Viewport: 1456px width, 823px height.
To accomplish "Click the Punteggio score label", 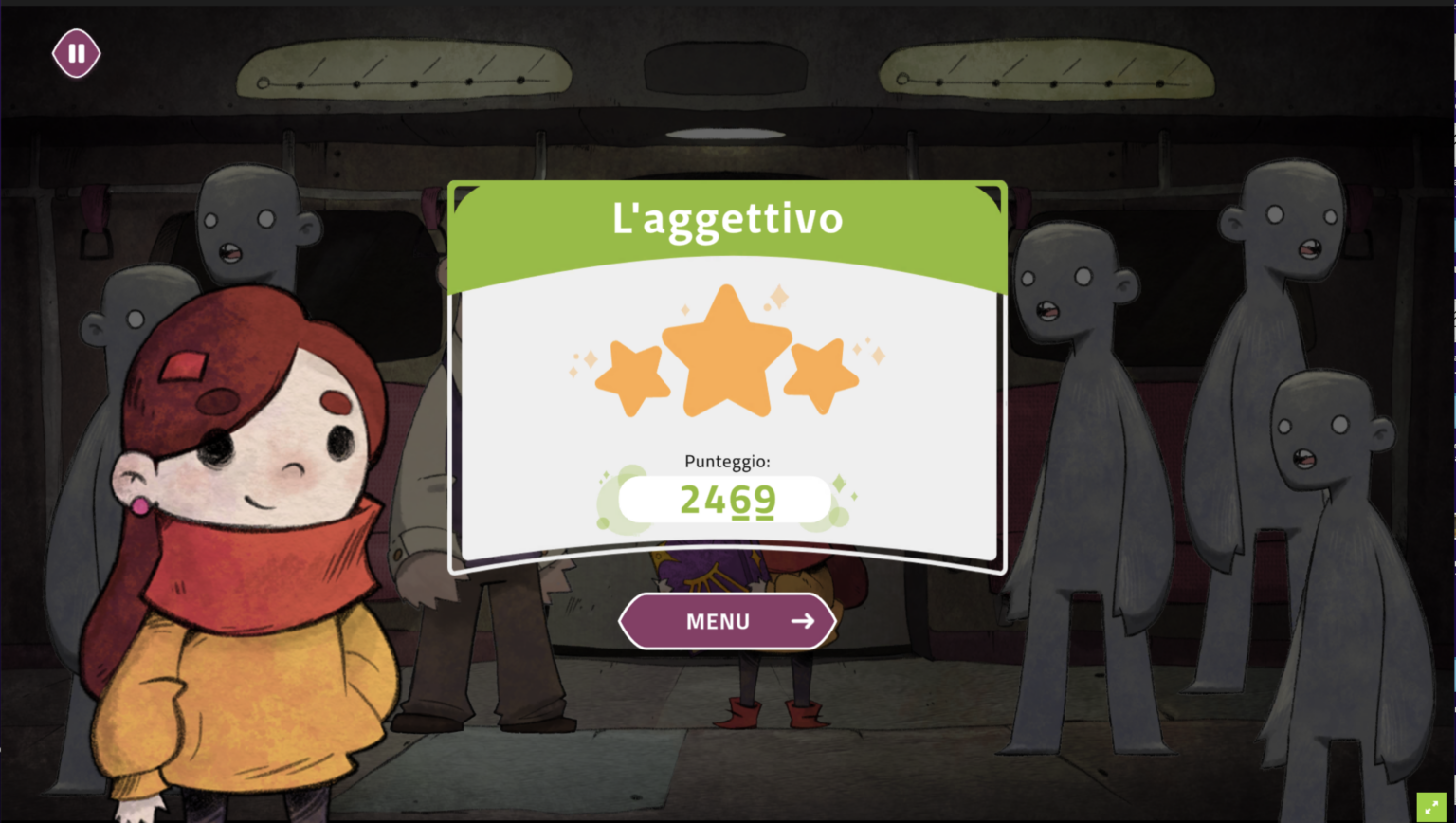I will pyautogui.click(x=727, y=462).
